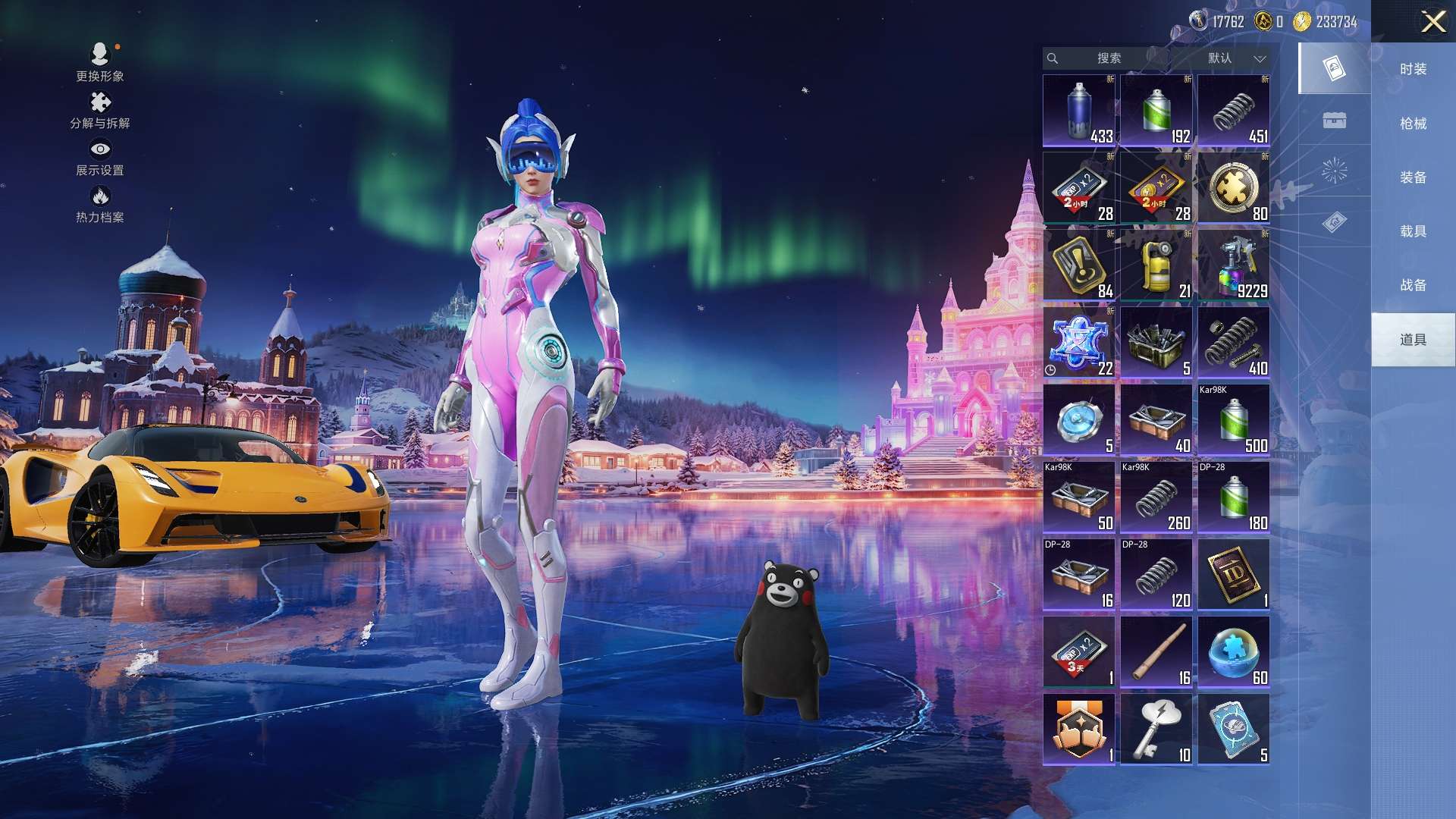Select the 道具 items tab
Image resolution: width=1456 pixels, height=819 pixels.
[1413, 340]
